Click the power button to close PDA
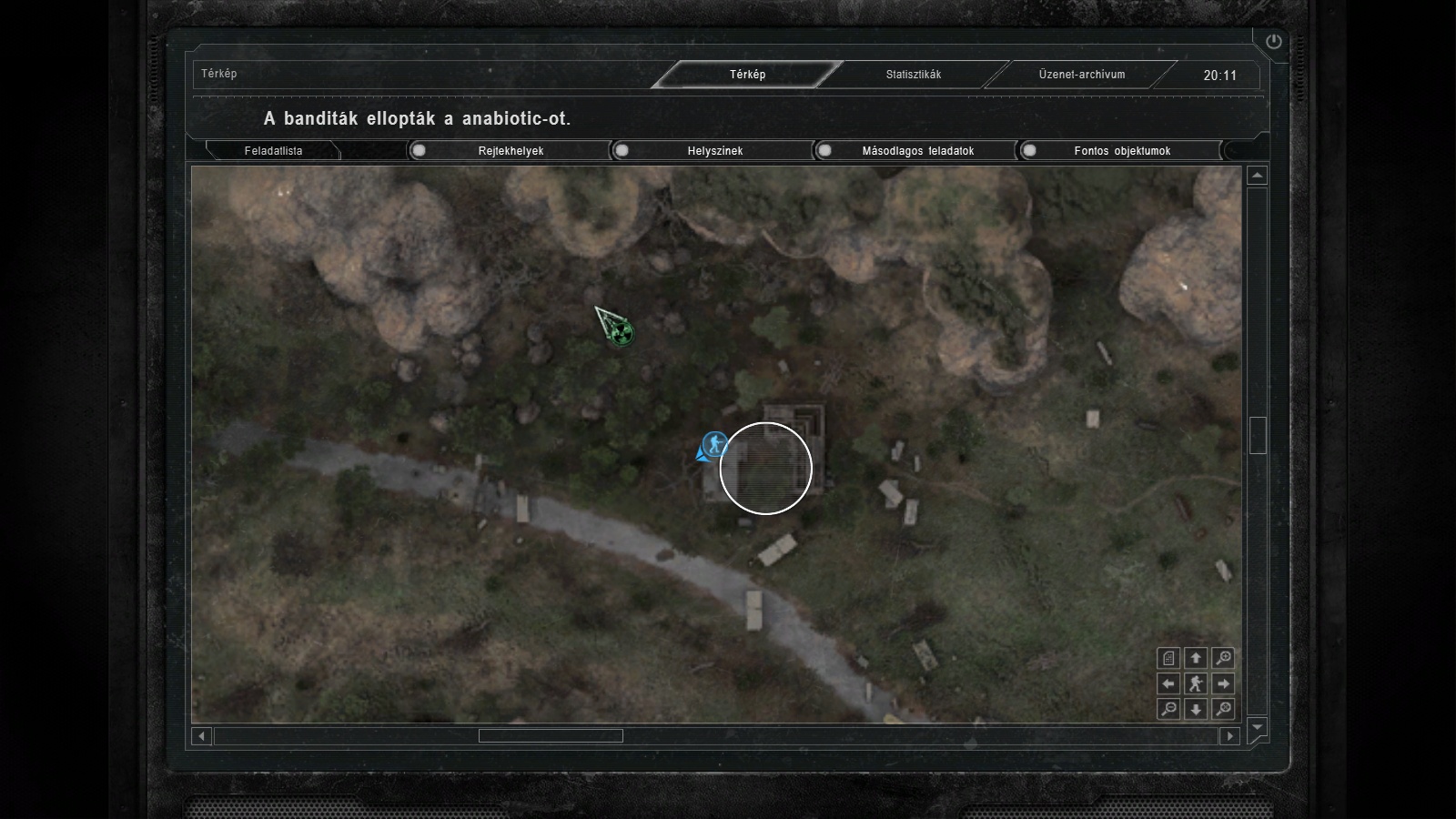 click(1273, 41)
